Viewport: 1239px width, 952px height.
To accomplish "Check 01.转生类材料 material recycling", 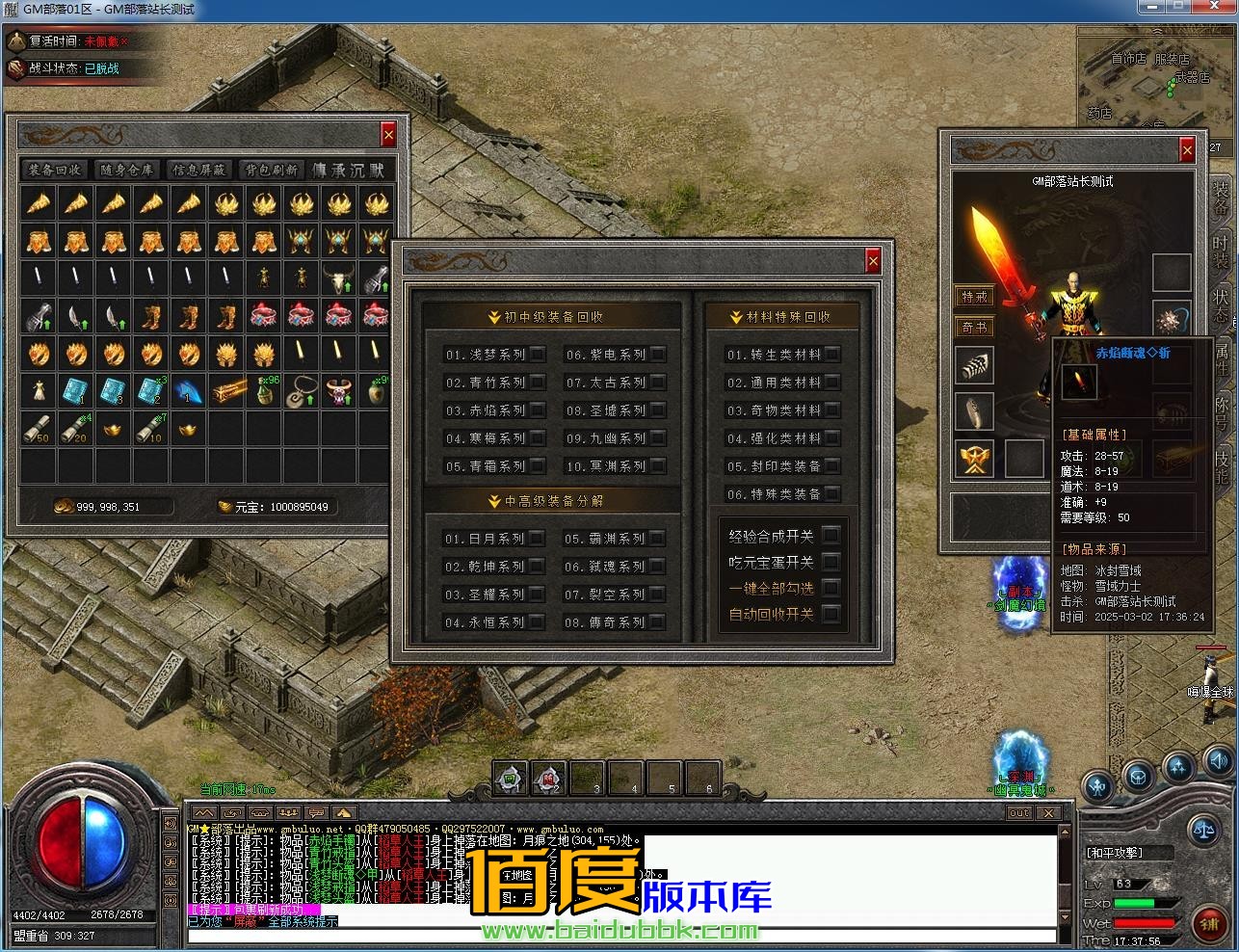I will (832, 355).
